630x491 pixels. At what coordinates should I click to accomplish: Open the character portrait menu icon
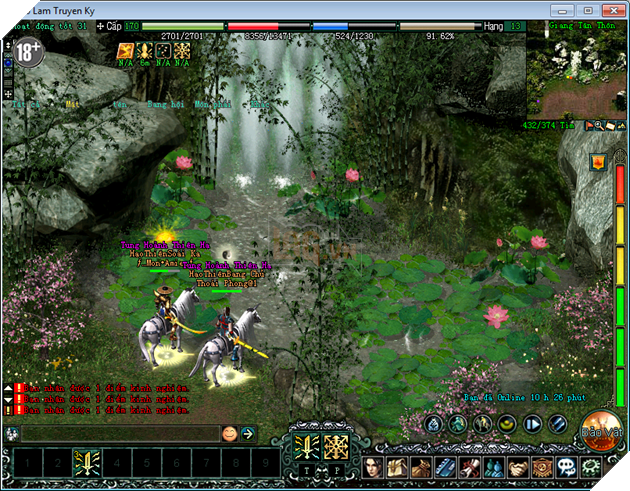click(374, 467)
